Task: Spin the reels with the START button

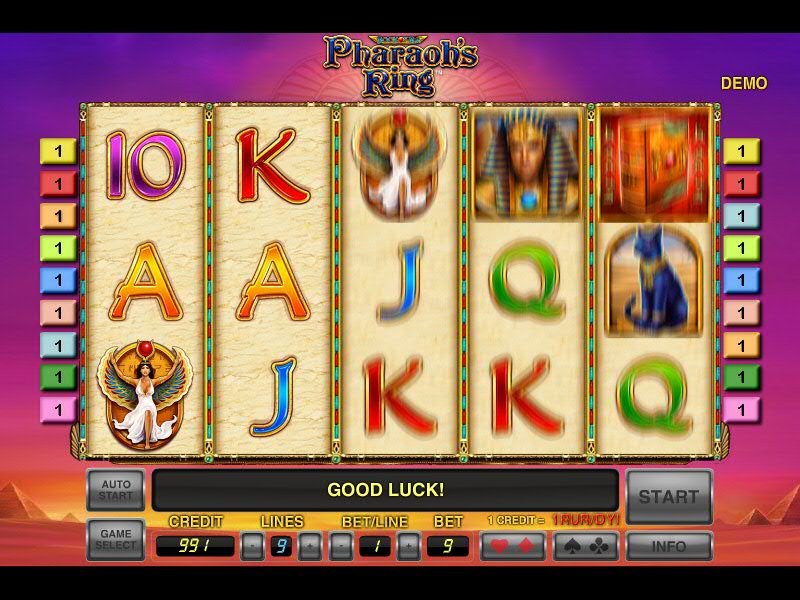Action: (x=669, y=496)
